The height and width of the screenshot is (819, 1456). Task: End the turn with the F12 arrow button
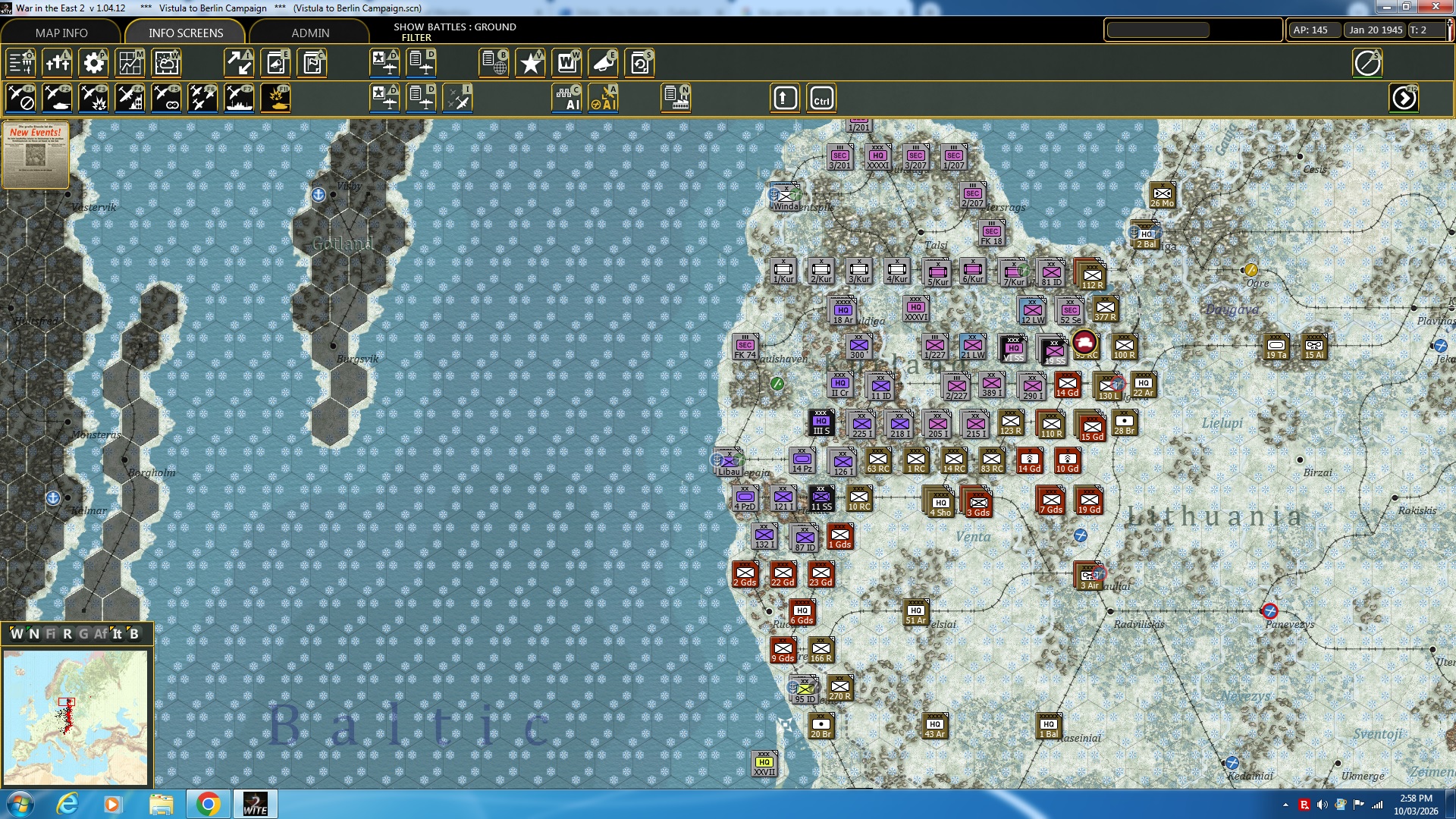click(1404, 98)
